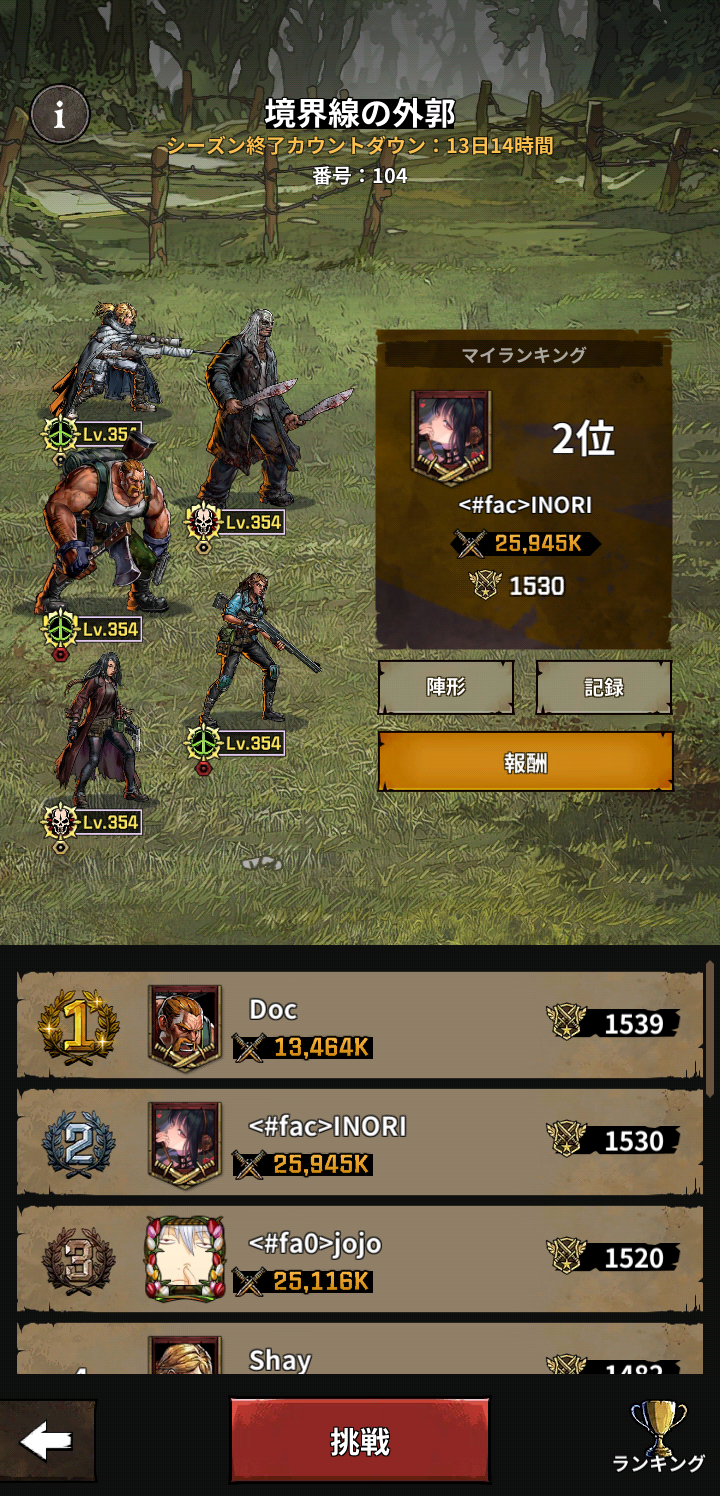Select the third-place jojo row
The width and height of the screenshot is (720, 1496).
pos(400,1260)
